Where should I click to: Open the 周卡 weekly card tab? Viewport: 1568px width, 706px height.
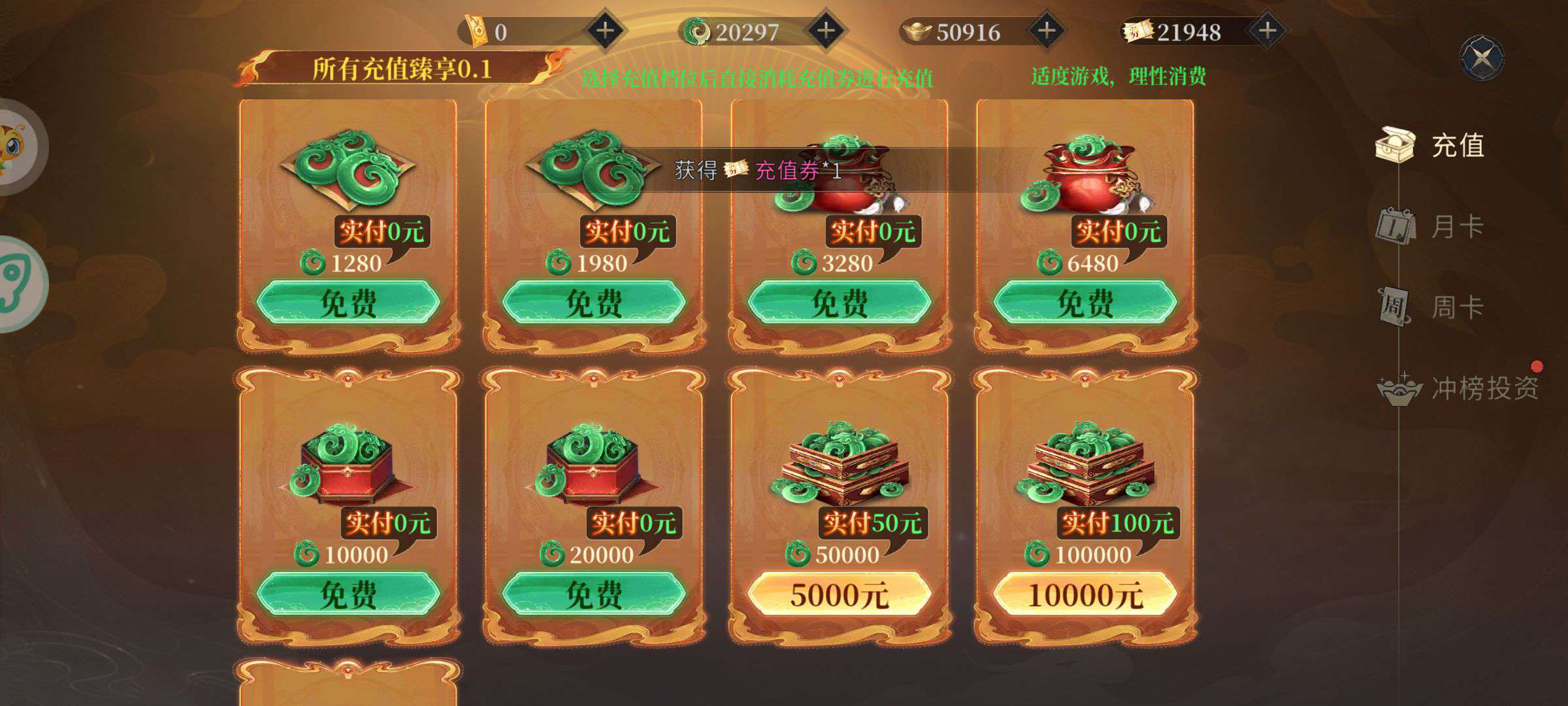coord(1456,307)
